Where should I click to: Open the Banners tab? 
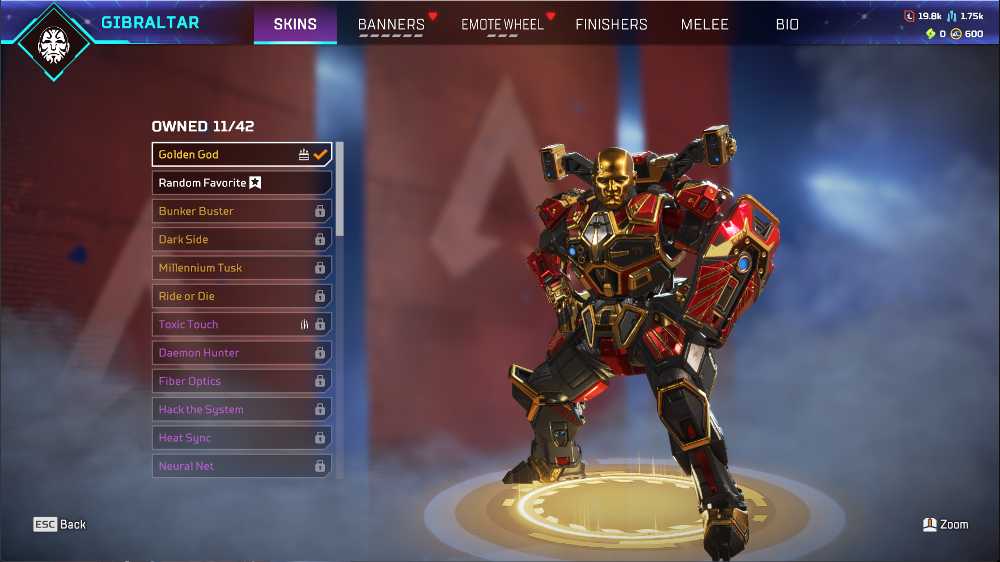click(391, 24)
